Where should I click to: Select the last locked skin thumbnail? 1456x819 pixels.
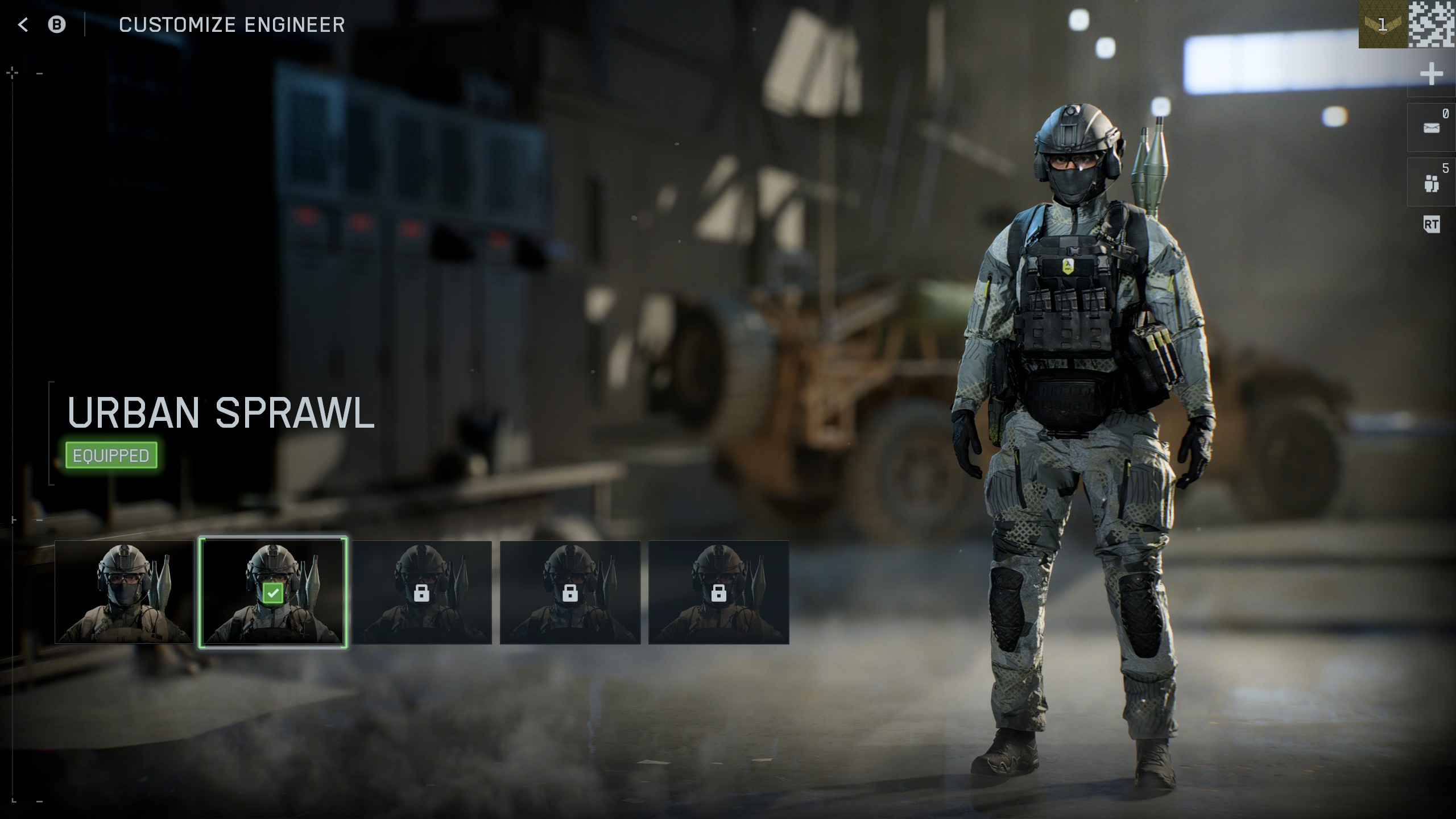tap(718, 593)
